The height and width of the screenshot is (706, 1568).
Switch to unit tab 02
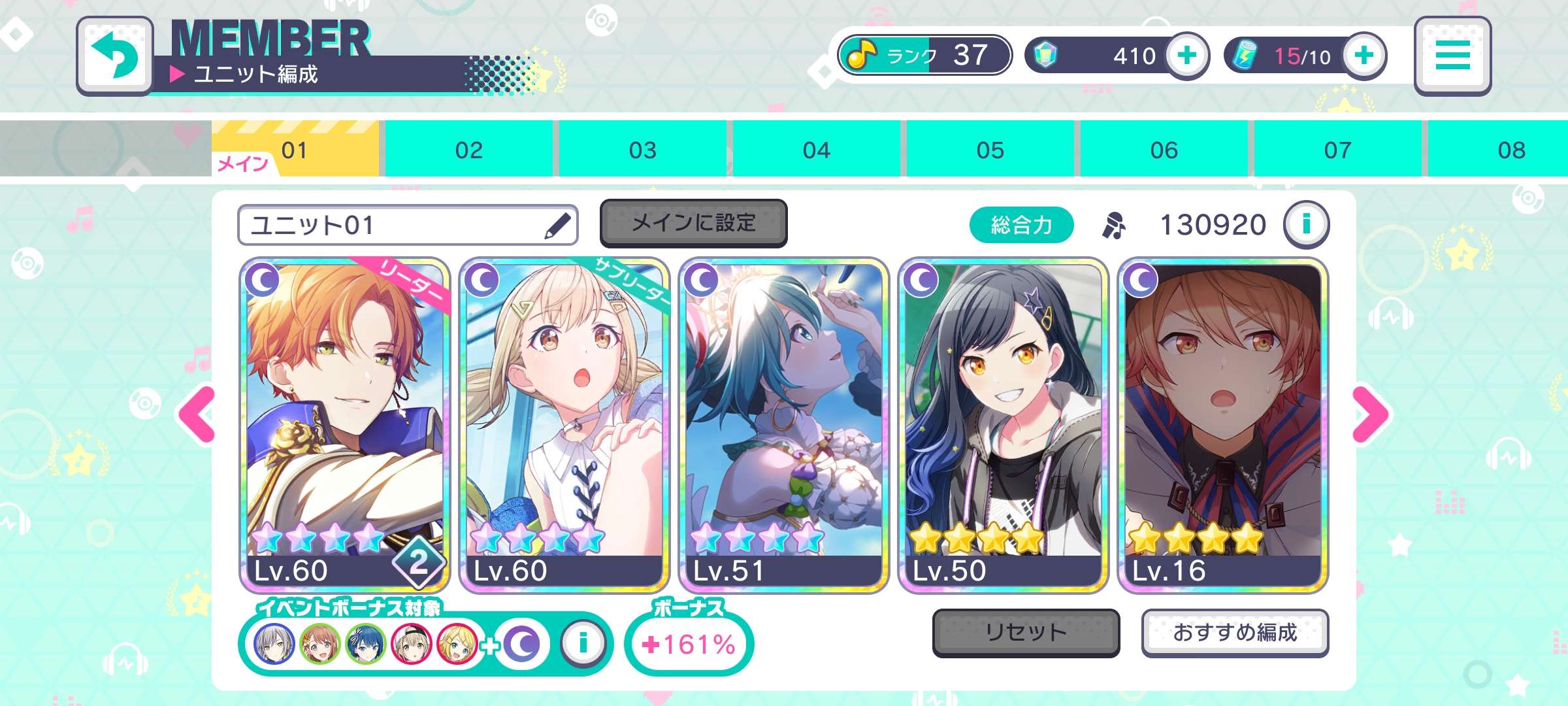[x=468, y=150]
